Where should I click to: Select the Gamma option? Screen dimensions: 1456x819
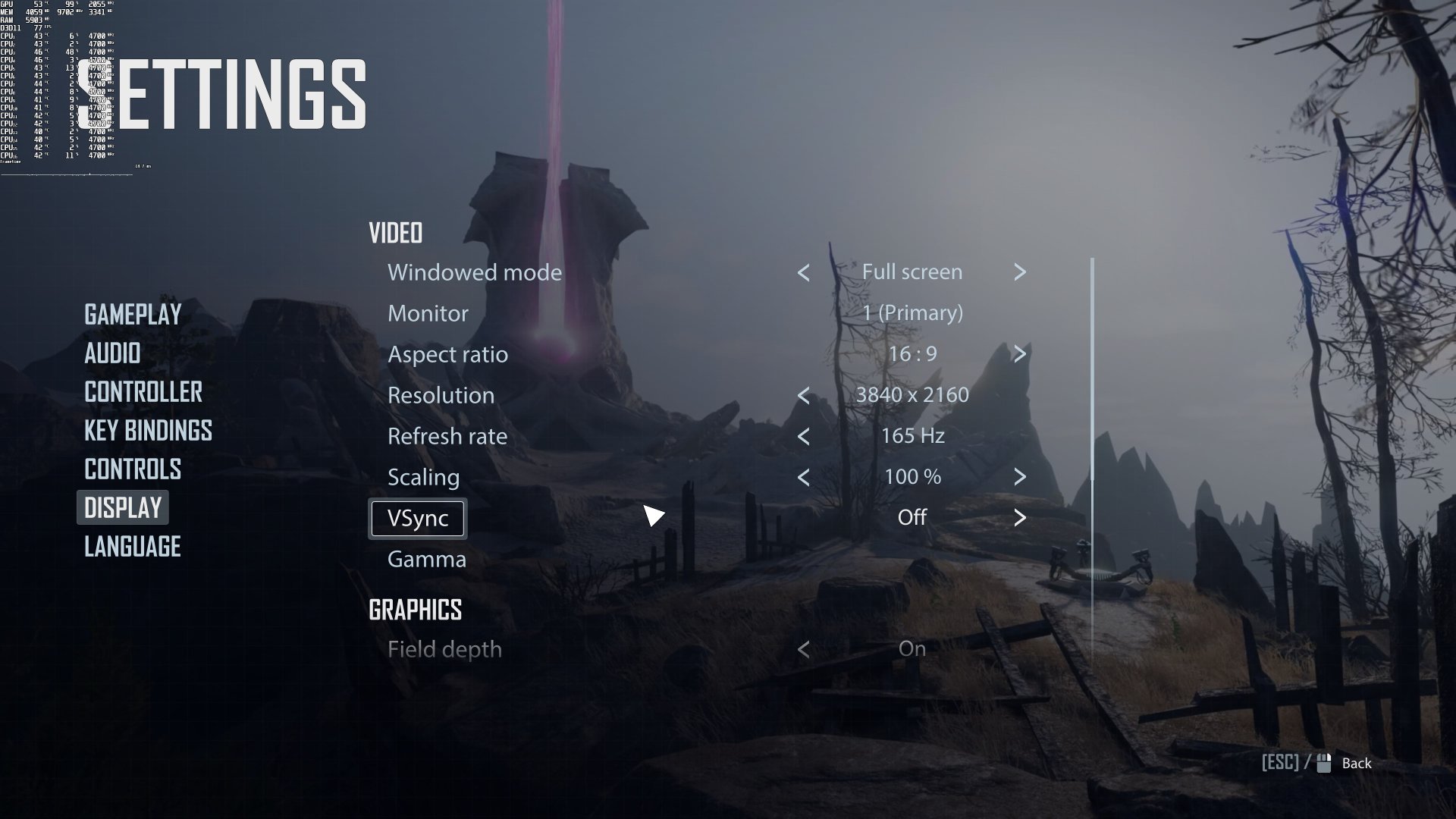click(427, 560)
